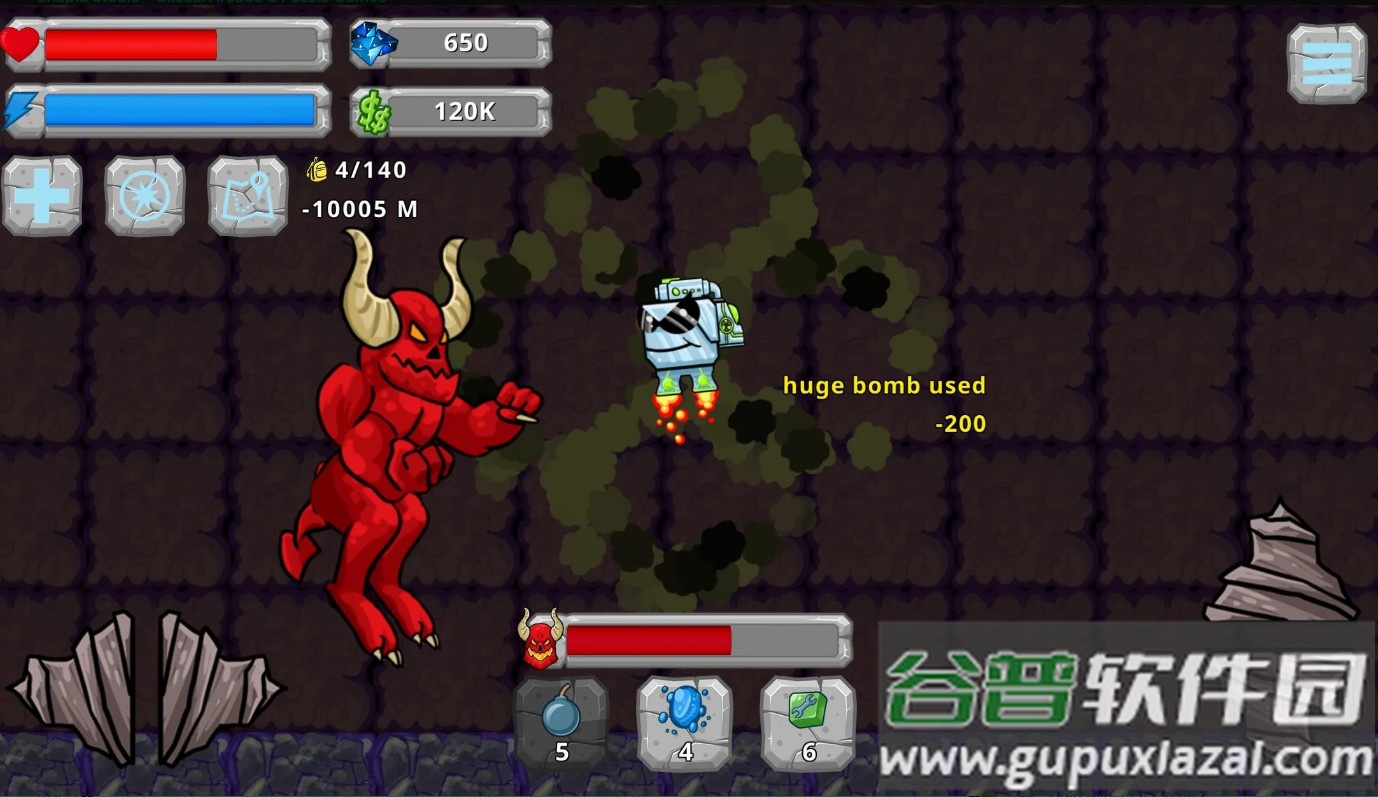This screenshot has height=797, width=1378.
Task: Click the 650 diamond counter display
Action: pos(467,43)
